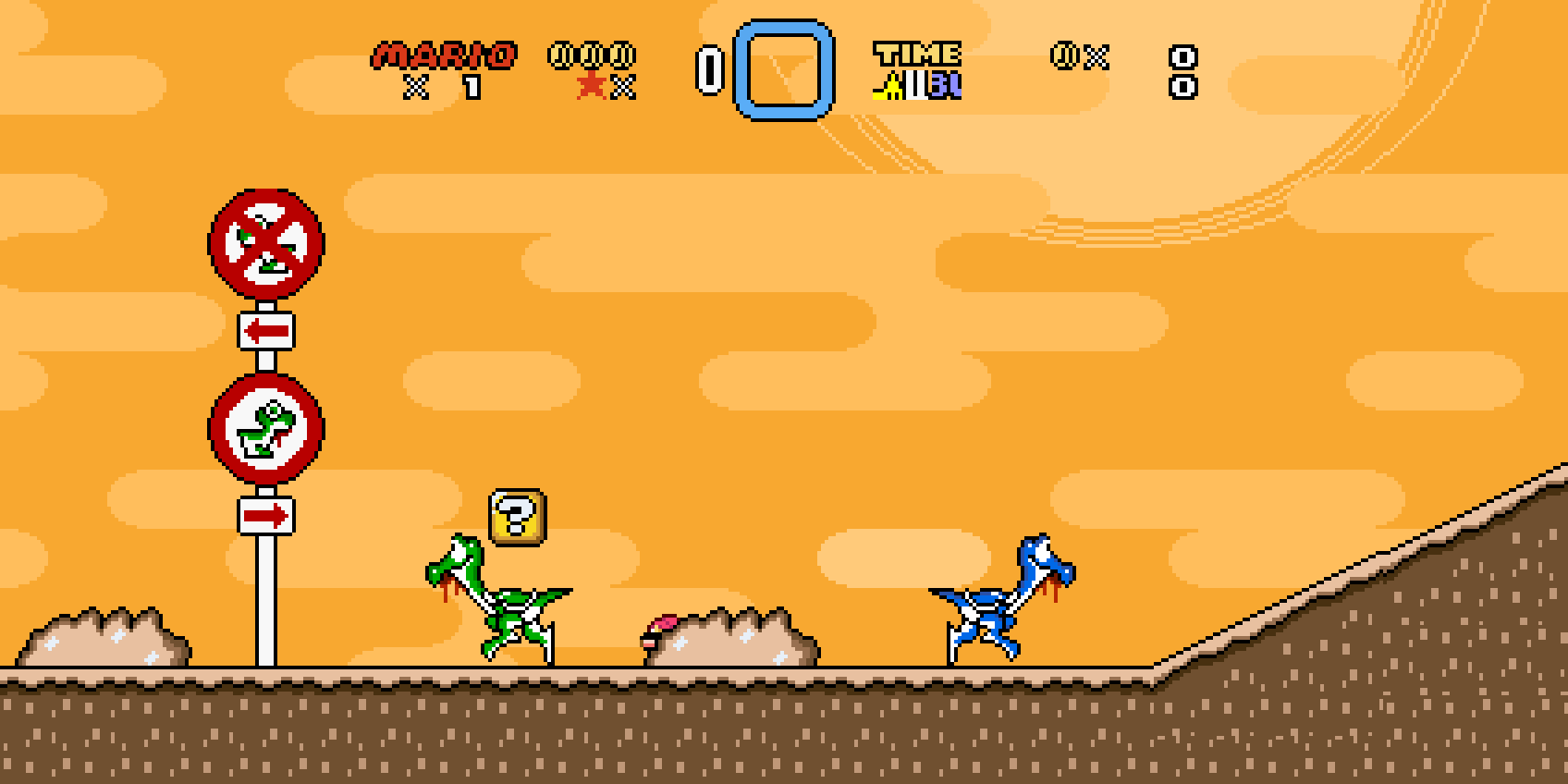Click the blue item reserve box
The width and height of the screenshot is (1568, 784).
783,69
